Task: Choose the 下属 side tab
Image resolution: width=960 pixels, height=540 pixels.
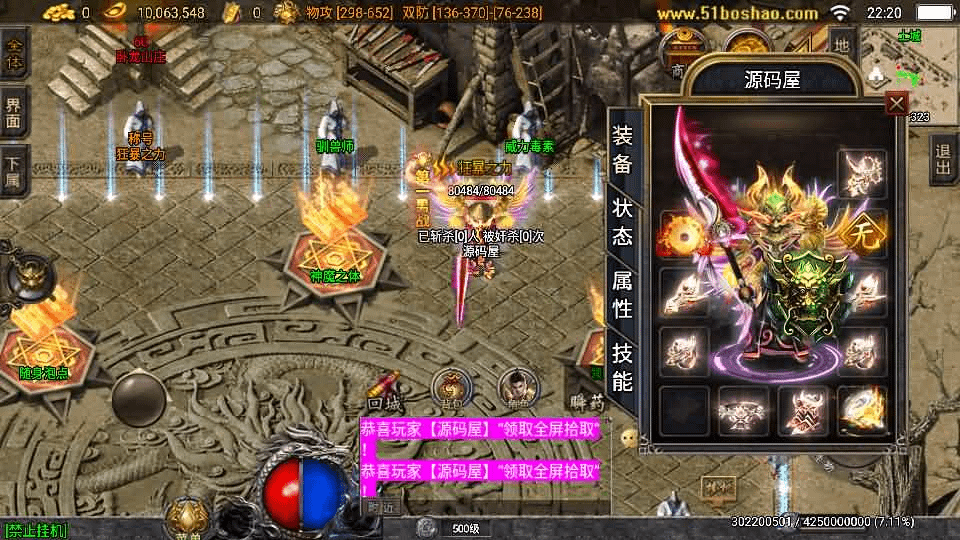Action: pyautogui.click(x=14, y=171)
